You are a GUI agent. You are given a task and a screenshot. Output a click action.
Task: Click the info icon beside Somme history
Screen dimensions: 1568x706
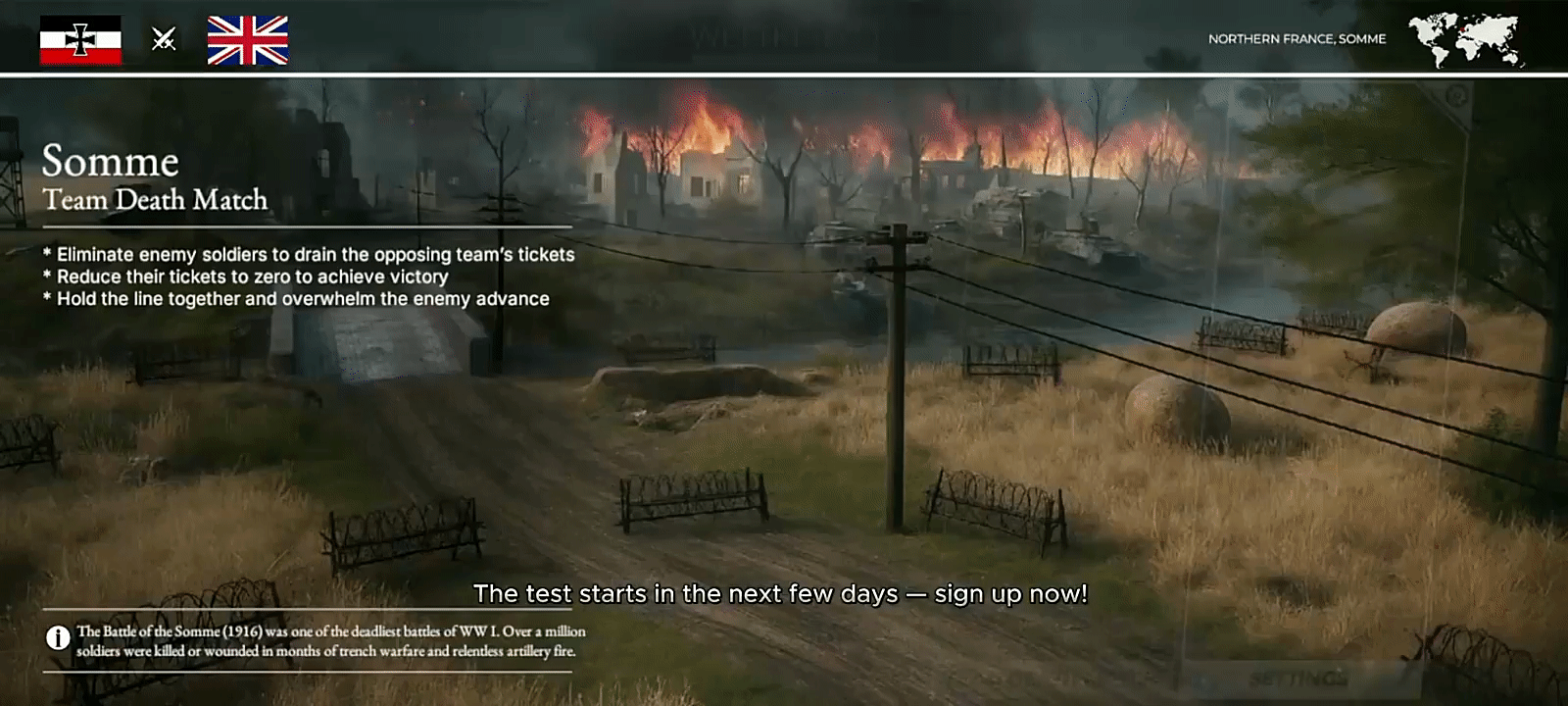coord(58,638)
